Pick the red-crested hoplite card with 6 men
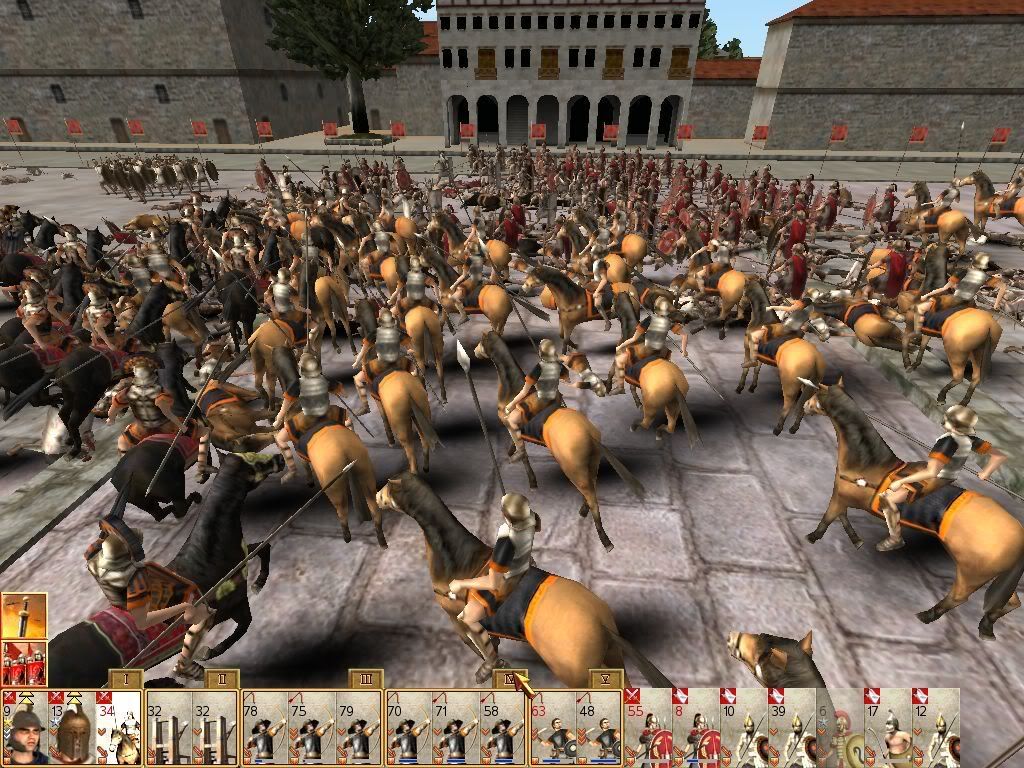Screen dimensions: 1024x768 [840, 727]
